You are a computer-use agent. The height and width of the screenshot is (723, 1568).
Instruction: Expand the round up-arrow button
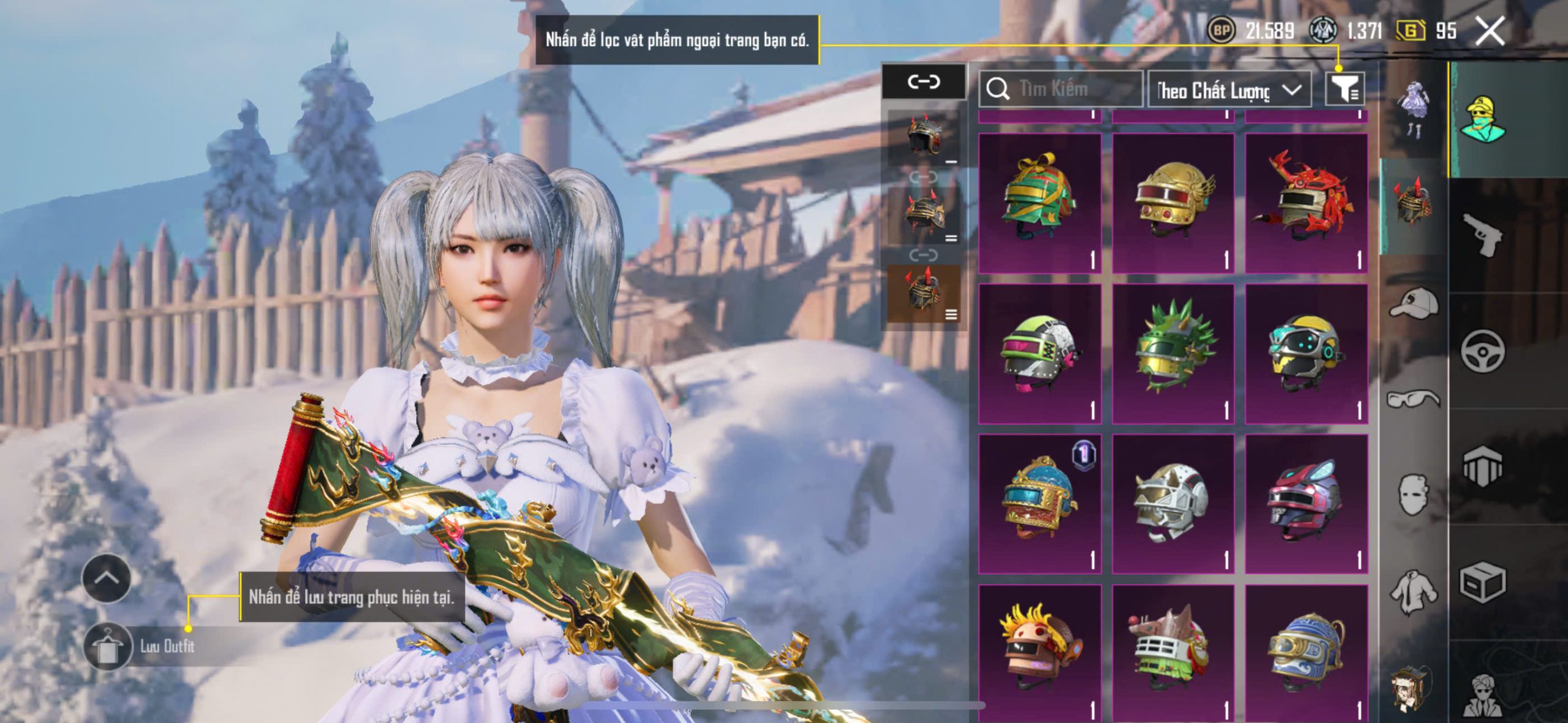point(106,578)
